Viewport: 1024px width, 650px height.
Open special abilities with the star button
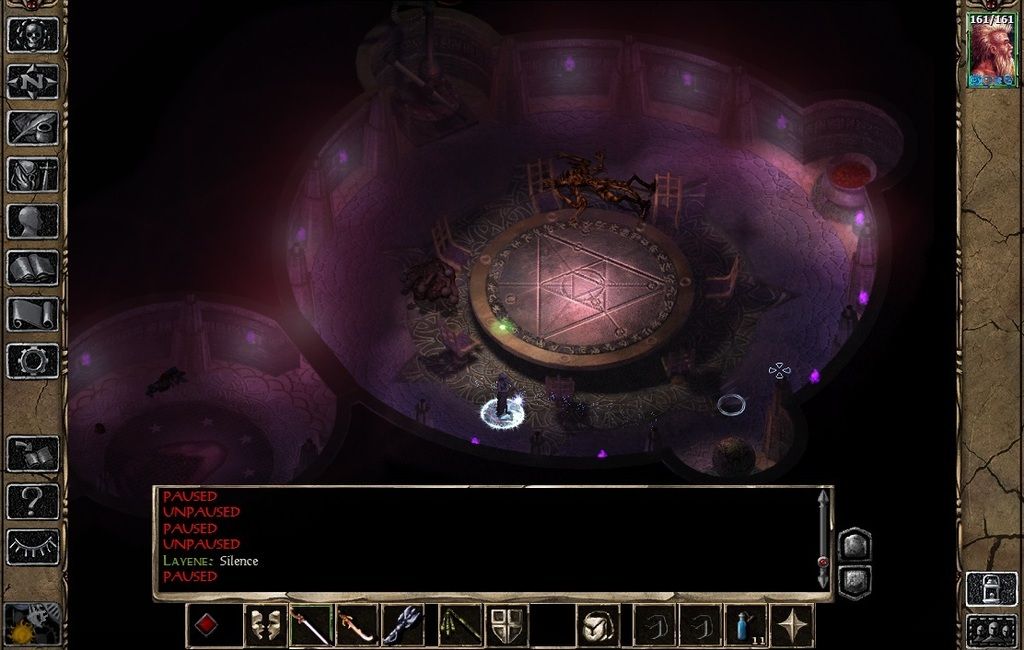click(x=792, y=626)
